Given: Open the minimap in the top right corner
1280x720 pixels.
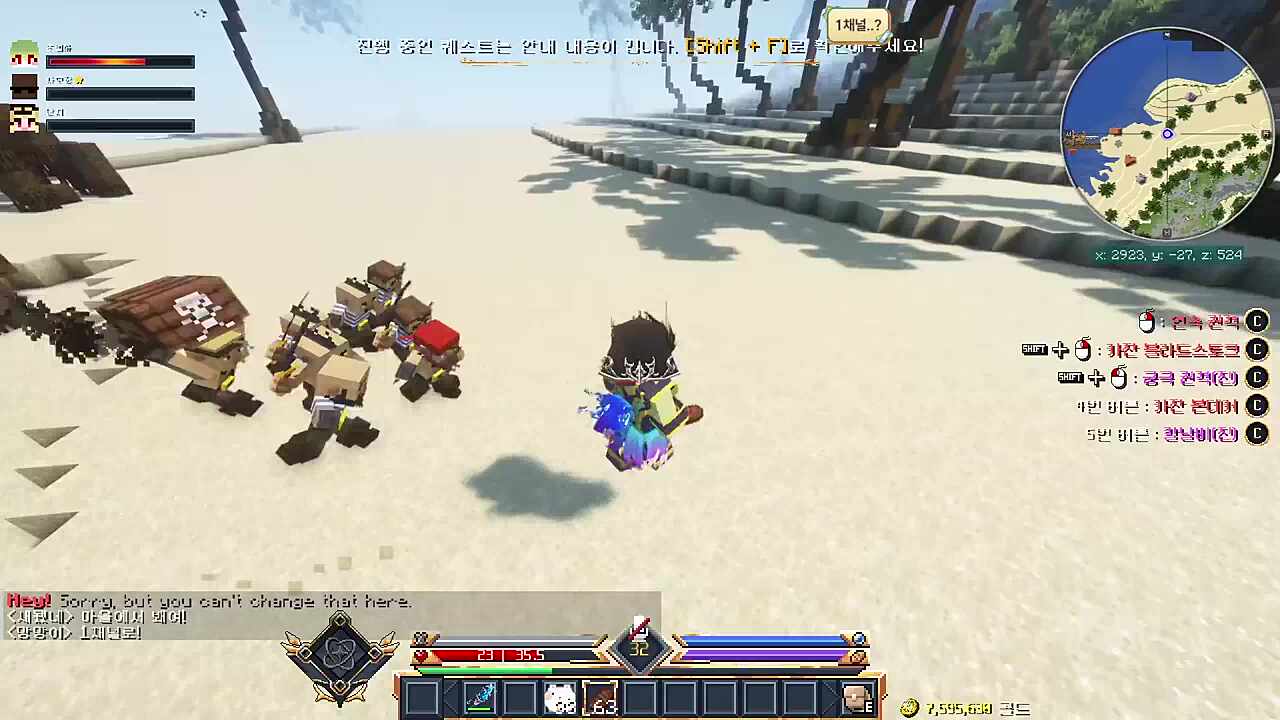Looking at the screenshot, I should pyautogui.click(x=1168, y=133).
